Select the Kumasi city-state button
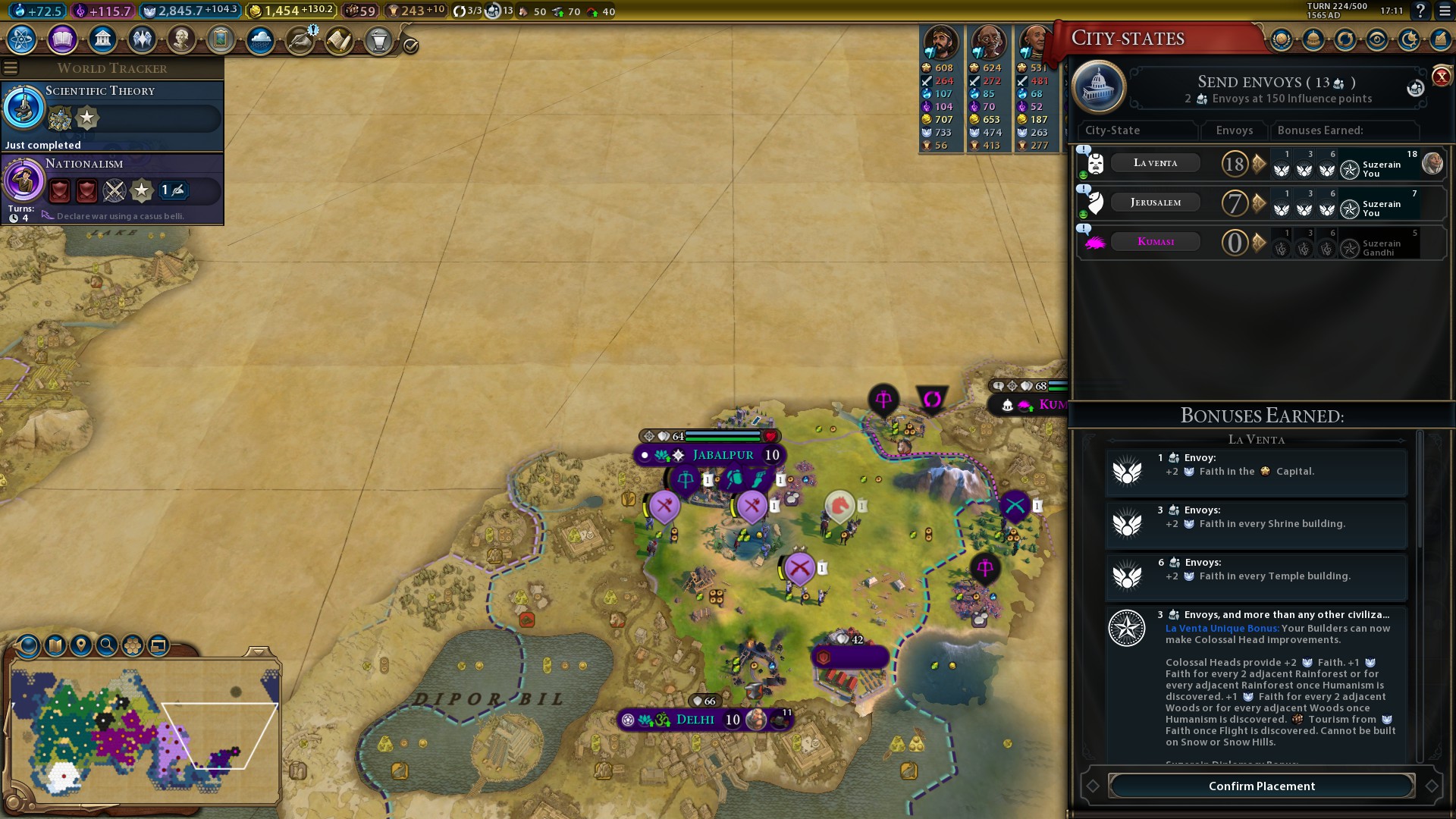Viewport: 1456px width, 819px height. [x=1155, y=242]
